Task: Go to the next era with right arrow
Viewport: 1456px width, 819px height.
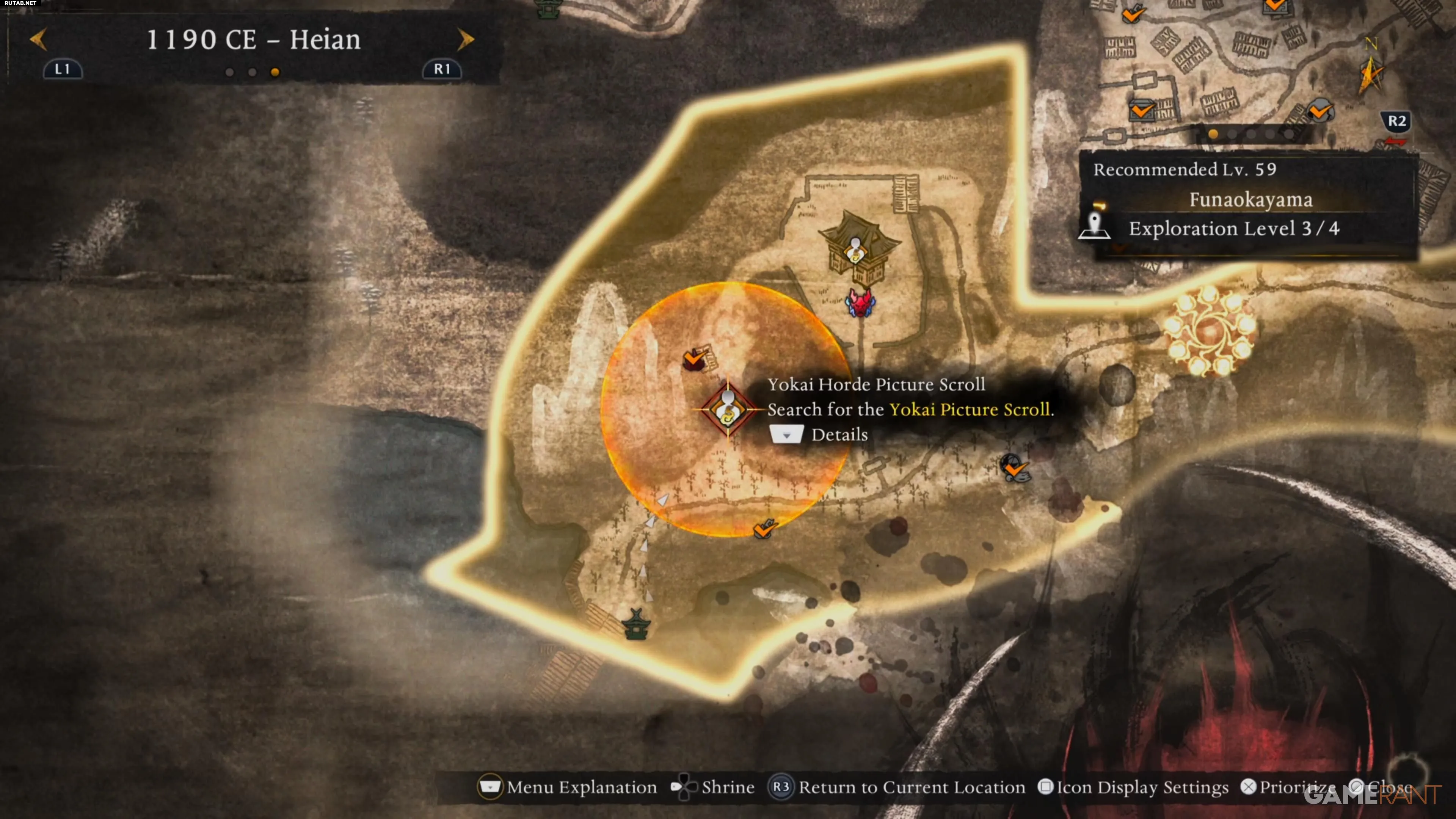Action: 465,39
